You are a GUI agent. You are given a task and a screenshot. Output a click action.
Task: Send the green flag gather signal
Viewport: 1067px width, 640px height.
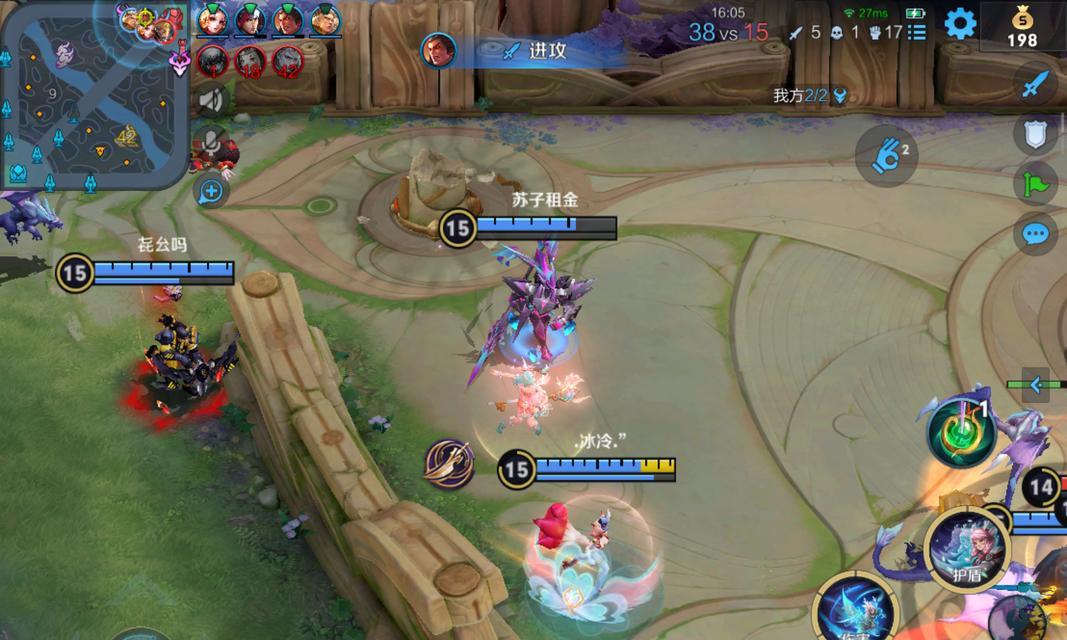click(x=1035, y=184)
